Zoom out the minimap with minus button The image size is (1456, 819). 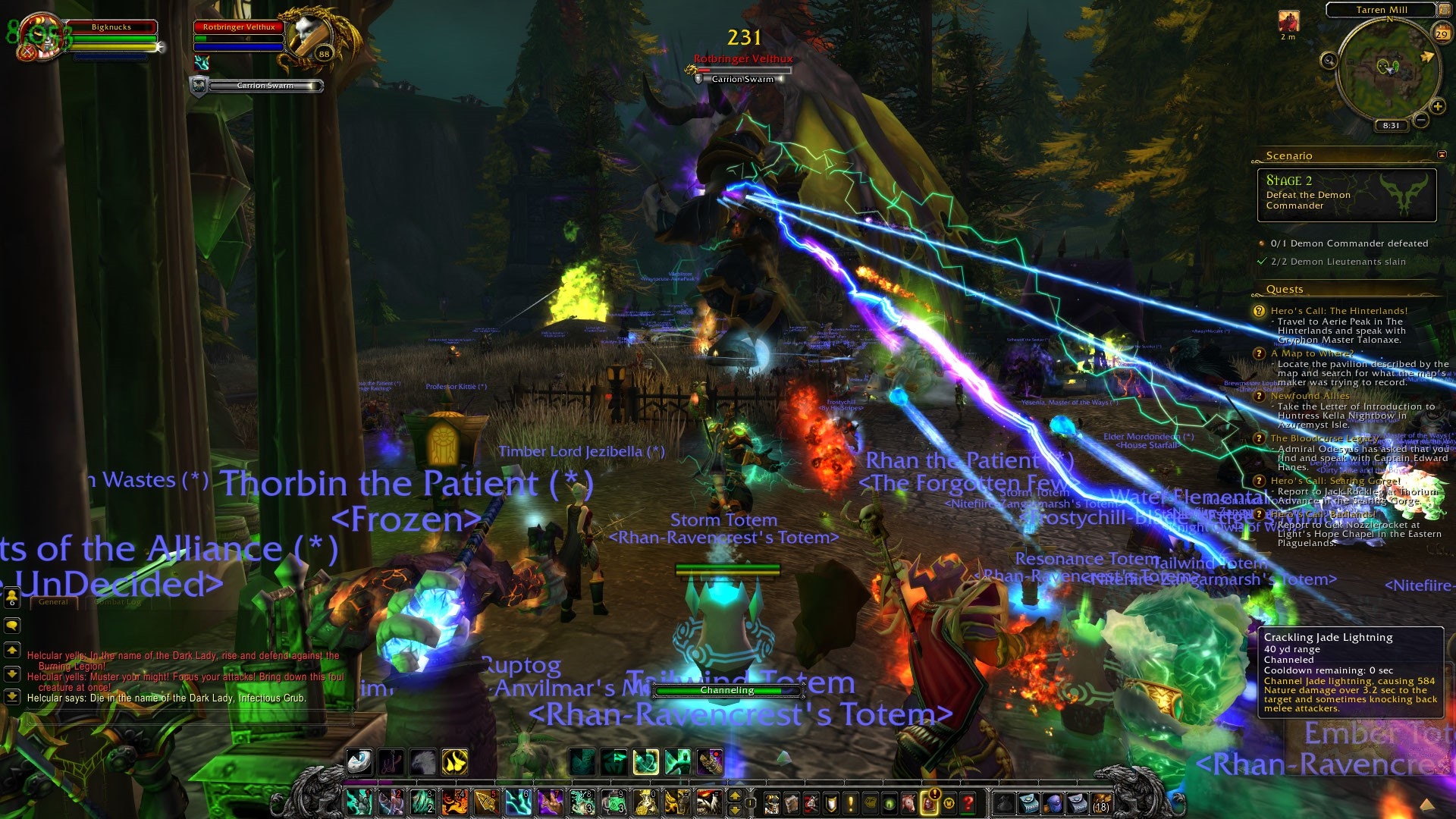[1421, 120]
